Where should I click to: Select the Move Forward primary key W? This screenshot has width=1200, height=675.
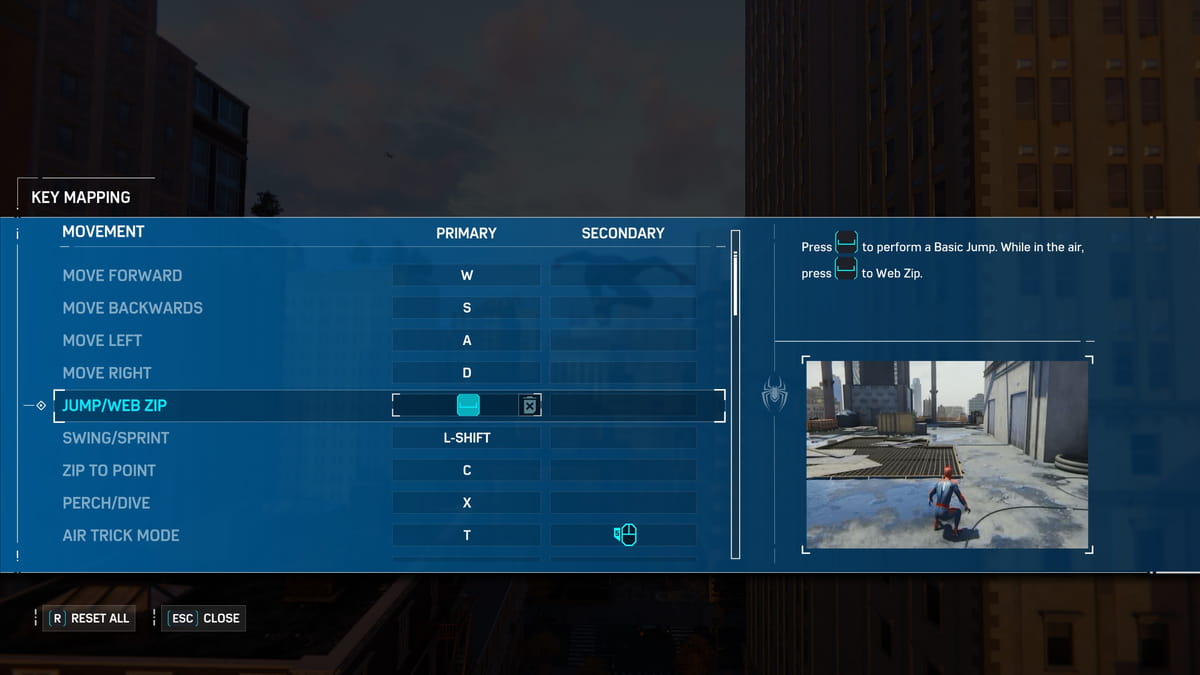click(466, 275)
